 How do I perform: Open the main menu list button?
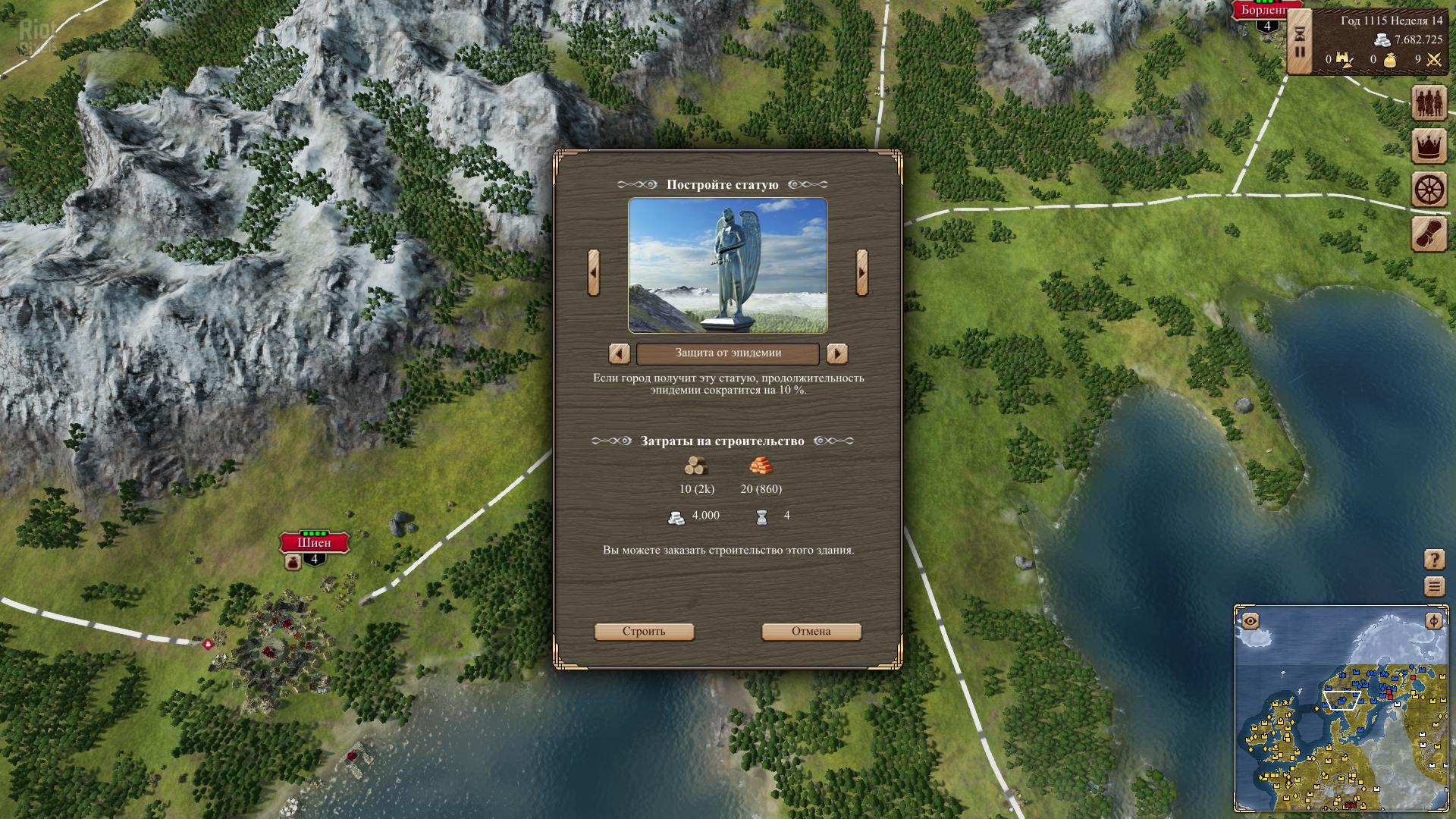pyautogui.click(x=1434, y=587)
